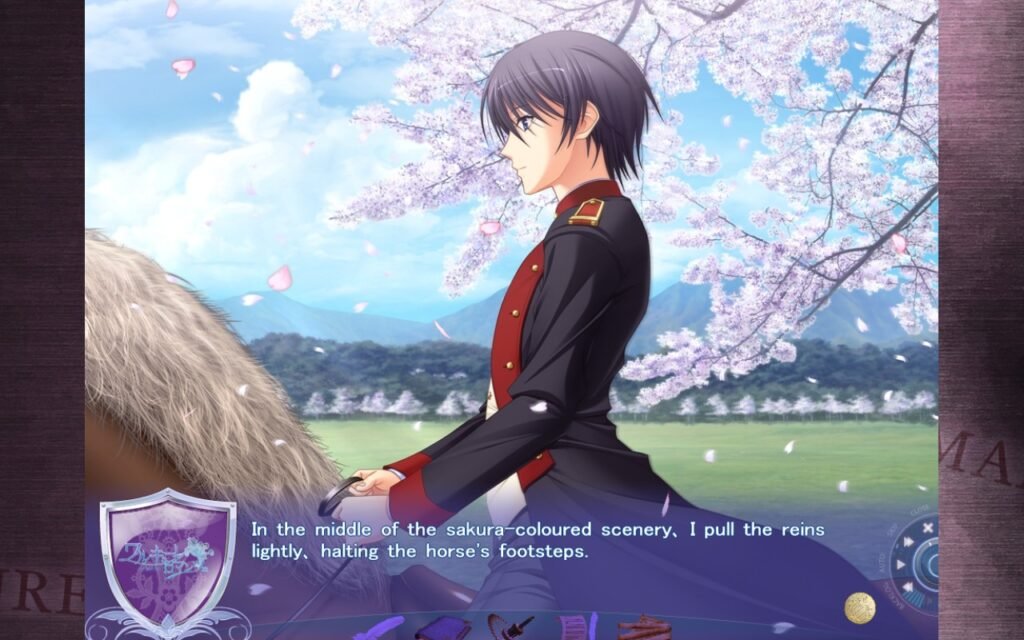
Task: Click the paper scroll icon
Action: tap(577, 628)
